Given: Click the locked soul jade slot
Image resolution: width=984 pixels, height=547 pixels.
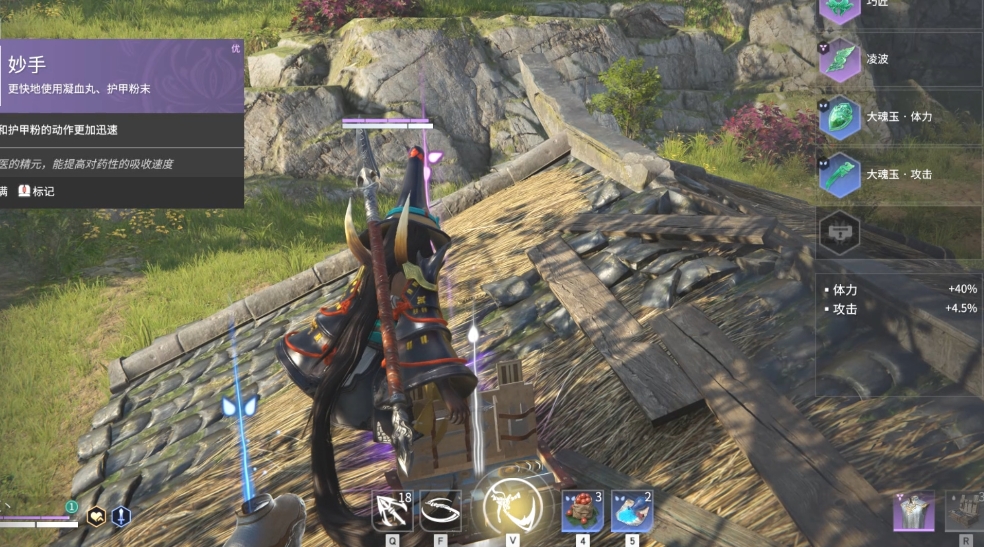Looking at the screenshot, I should (x=839, y=232).
